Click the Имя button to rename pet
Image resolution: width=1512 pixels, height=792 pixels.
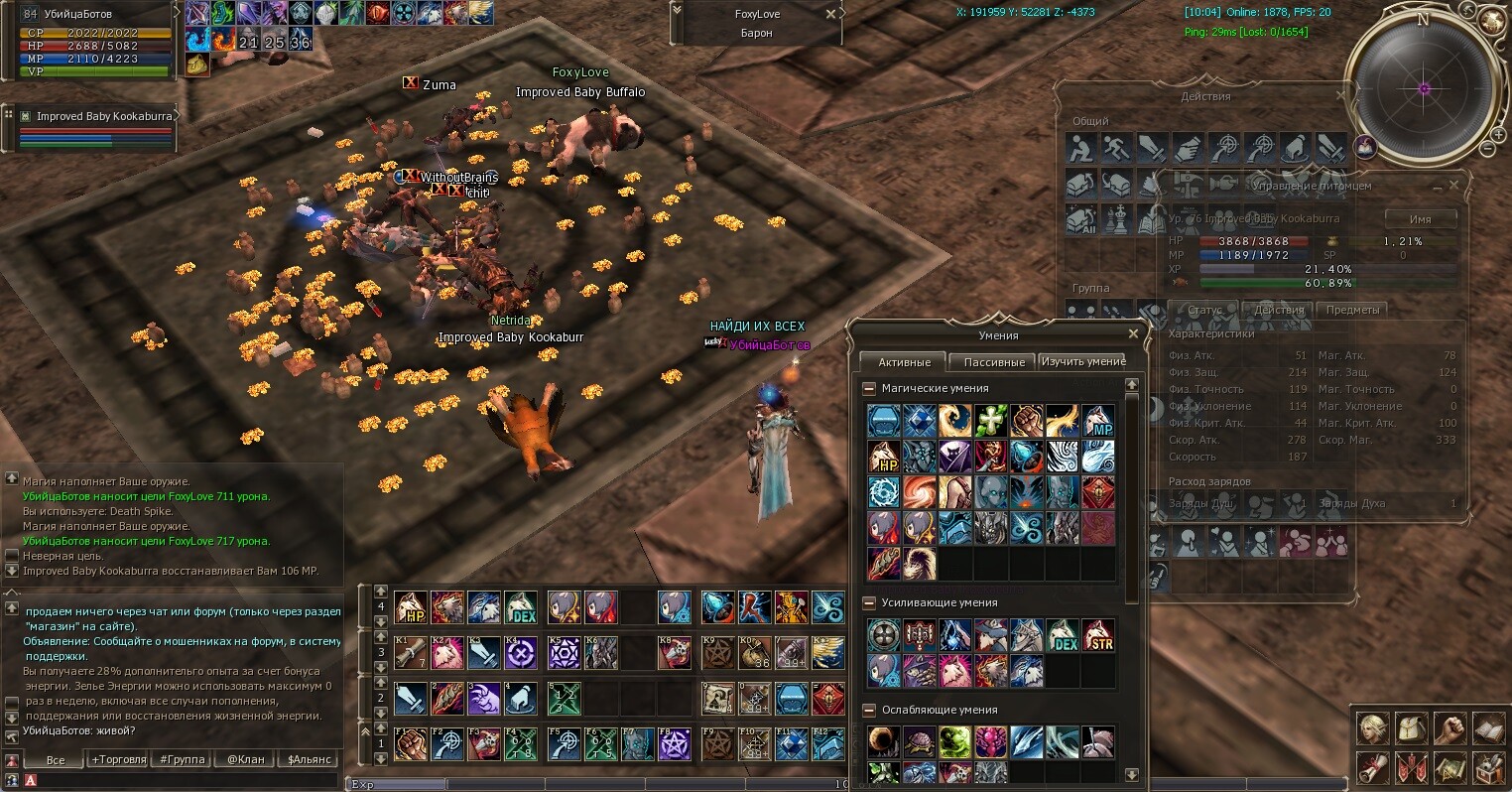(1420, 218)
